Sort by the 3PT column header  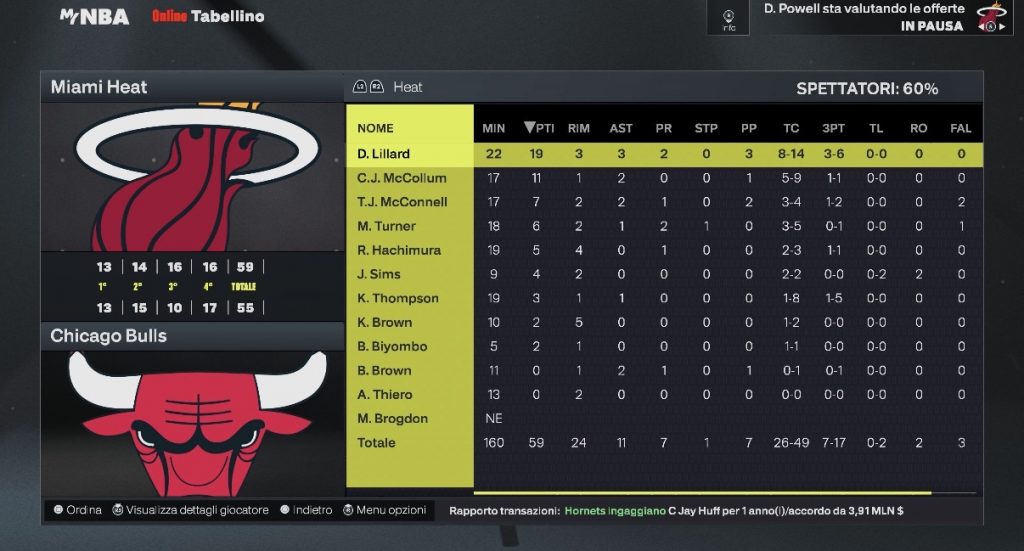[x=833, y=128]
